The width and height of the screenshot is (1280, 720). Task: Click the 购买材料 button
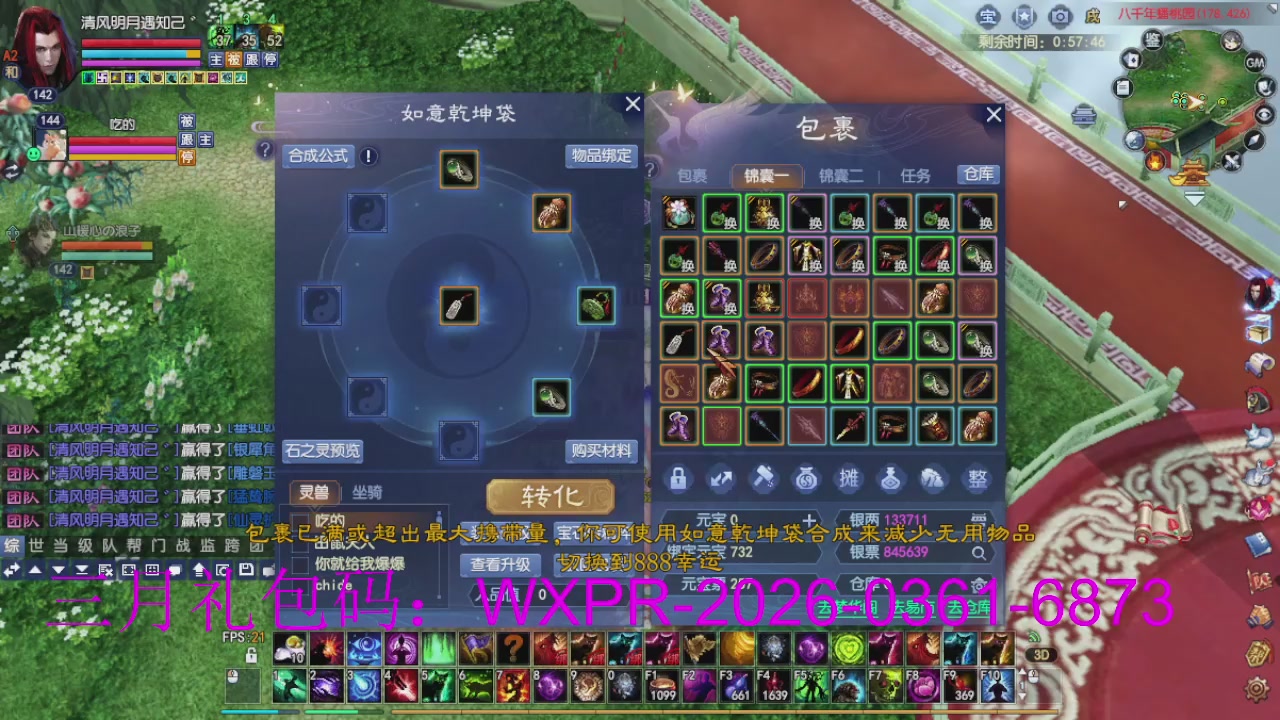[600, 451]
